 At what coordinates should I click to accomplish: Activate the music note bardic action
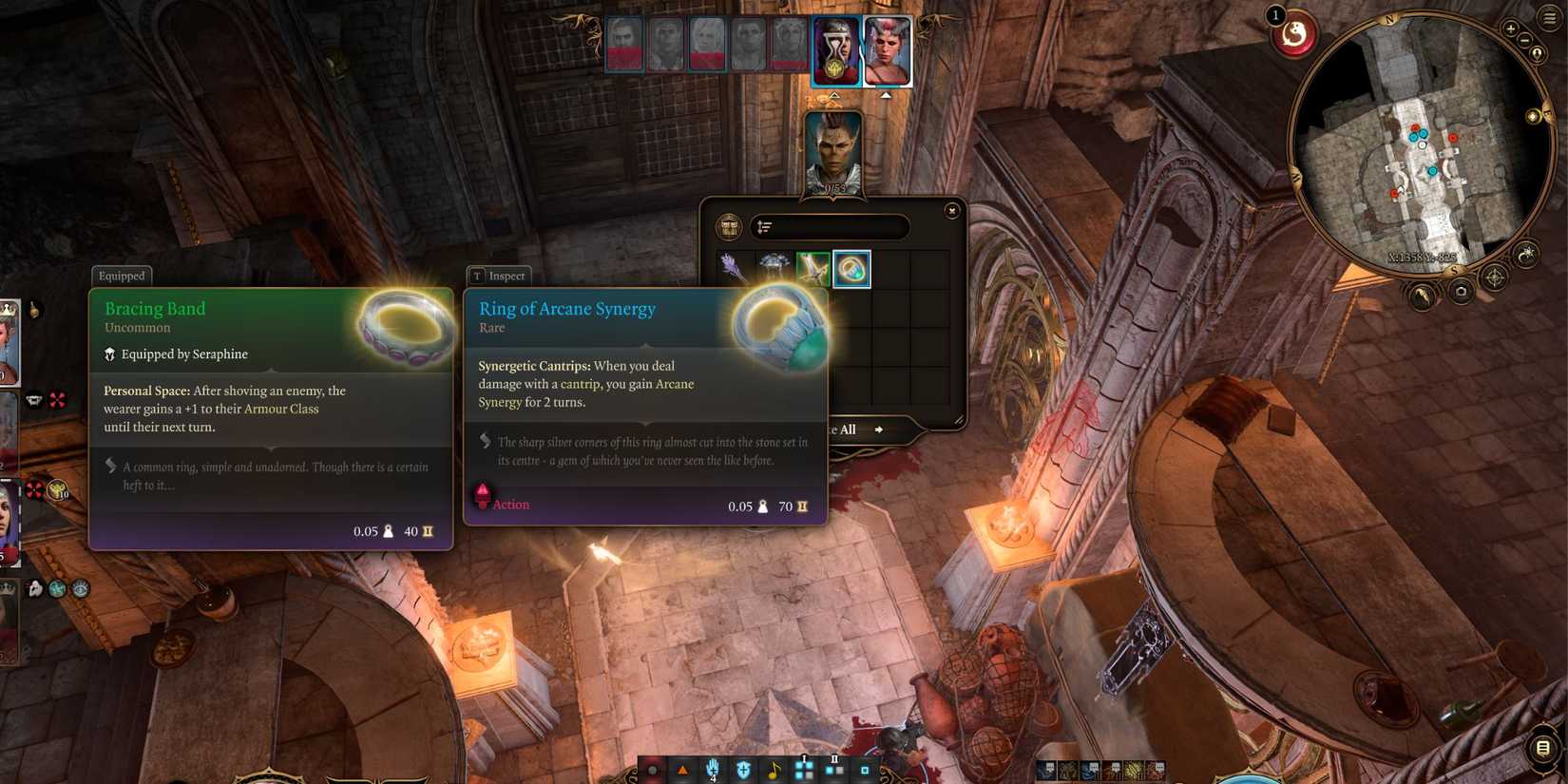(774, 770)
